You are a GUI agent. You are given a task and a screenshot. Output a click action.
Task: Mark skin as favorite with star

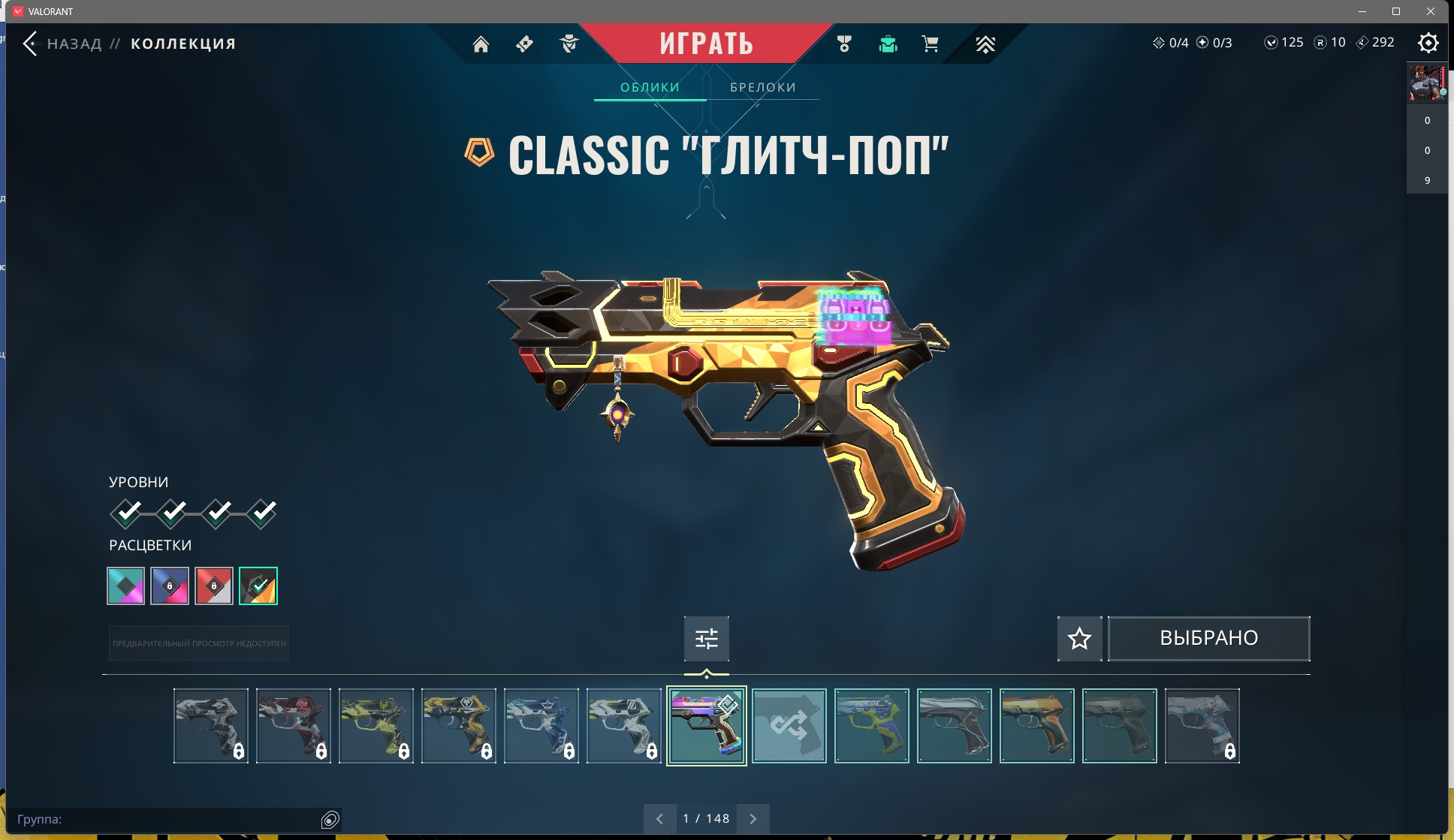point(1079,639)
